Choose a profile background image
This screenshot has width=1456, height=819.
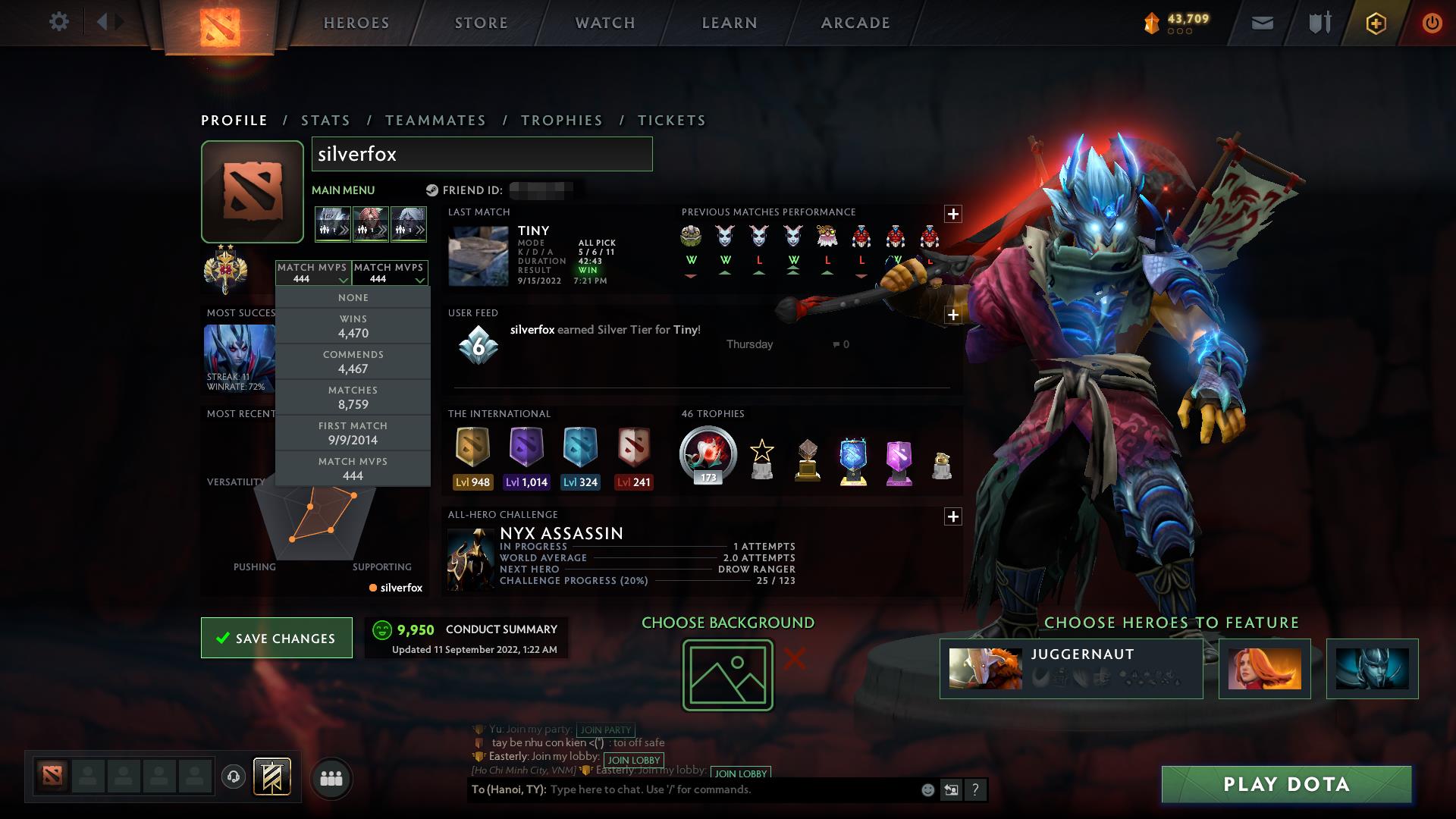click(x=728, y=675)
